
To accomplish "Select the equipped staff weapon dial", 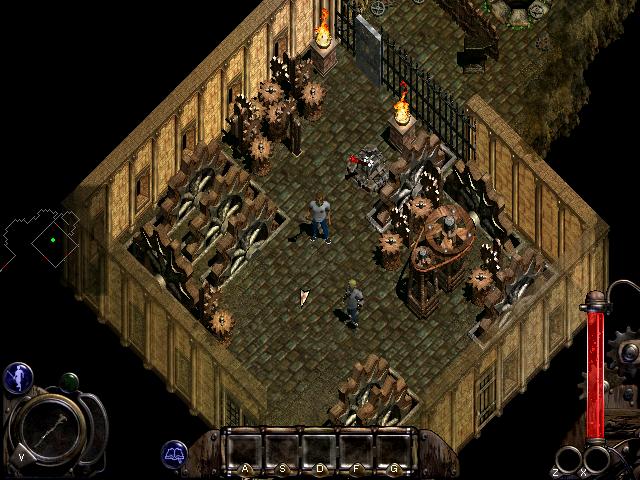I will pos(50,424).
